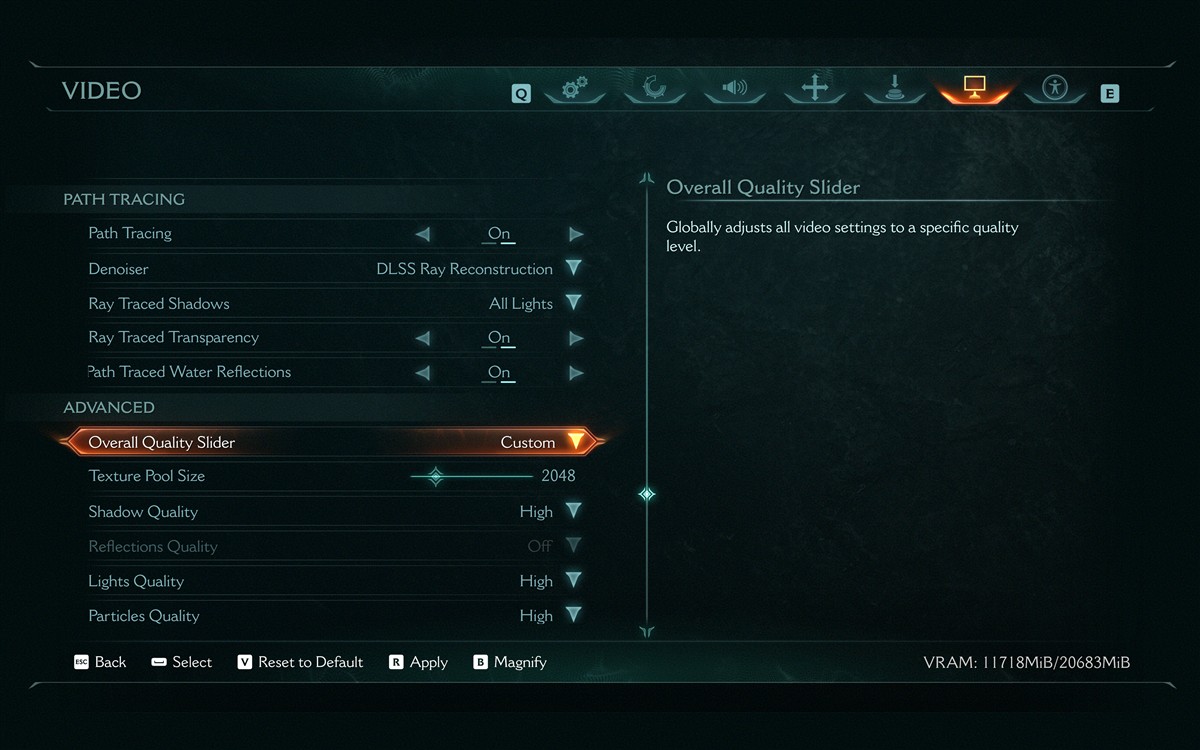Switch to the gears settings tab
The height and width of the screenshot is (750, 1200).
click(574, 89)
